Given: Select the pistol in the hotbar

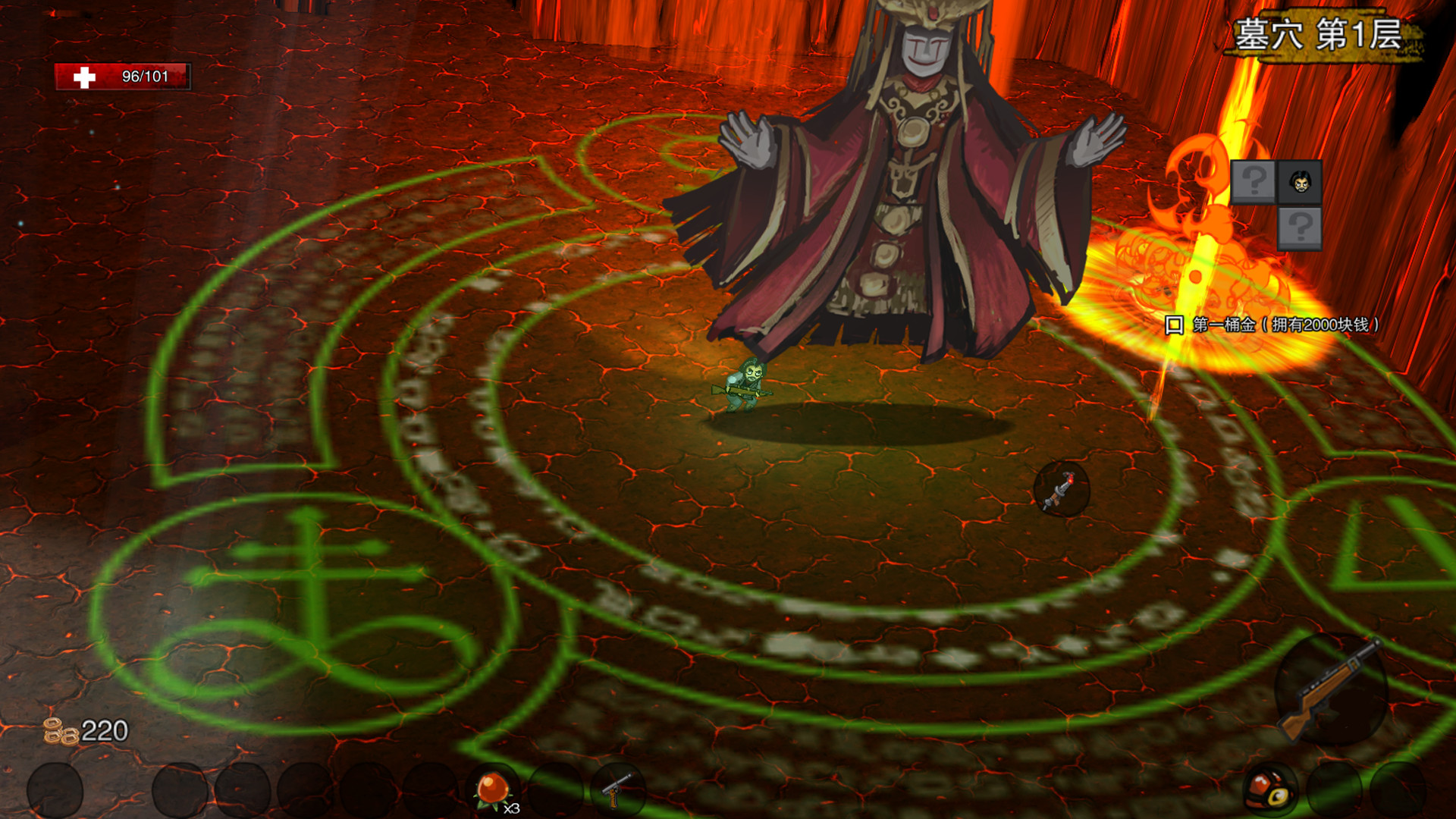Looking at the screenshot, I should pos(620,789).
